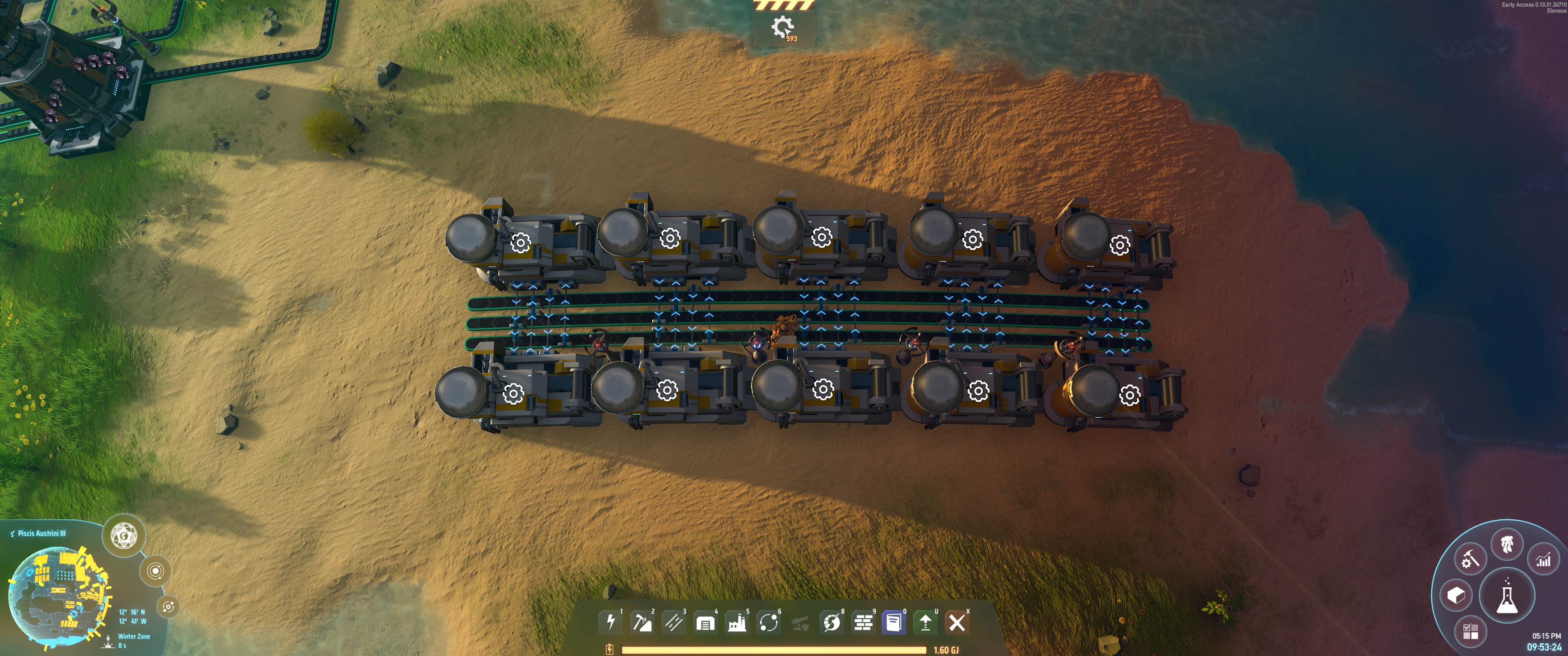Open the storage warehouse build category
Screen dimensions: 1568x656
[x=705, y=622]
